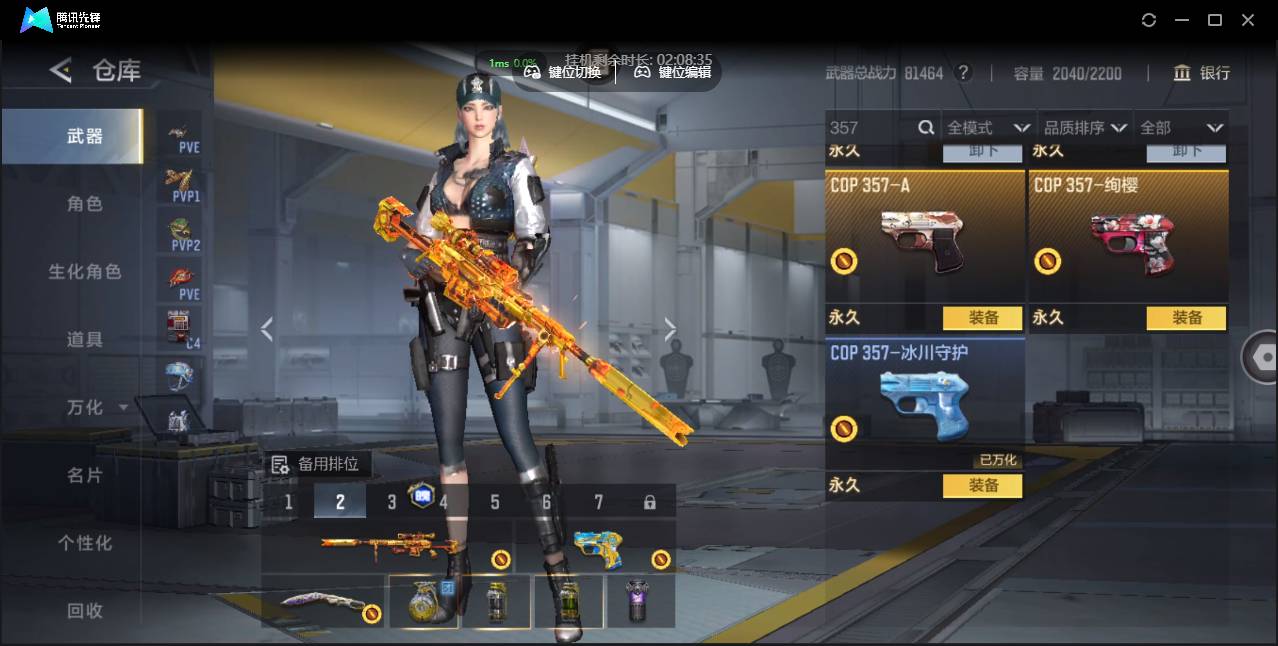Rotate to the next character view arrow
The width and height of the screenshot is (1278, 646).
point(670,329)
